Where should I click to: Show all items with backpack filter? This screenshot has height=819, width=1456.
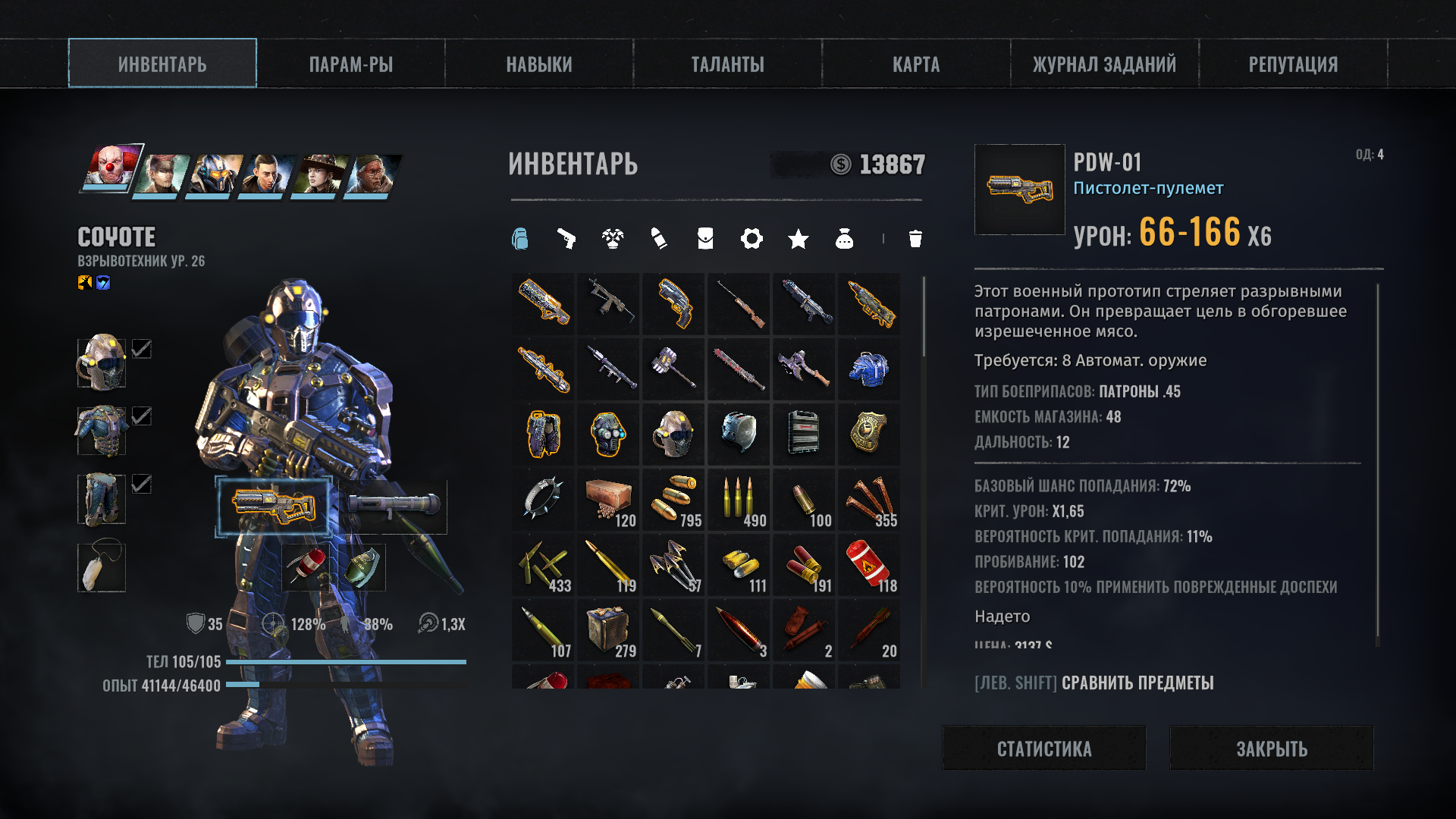coord(519,239)
